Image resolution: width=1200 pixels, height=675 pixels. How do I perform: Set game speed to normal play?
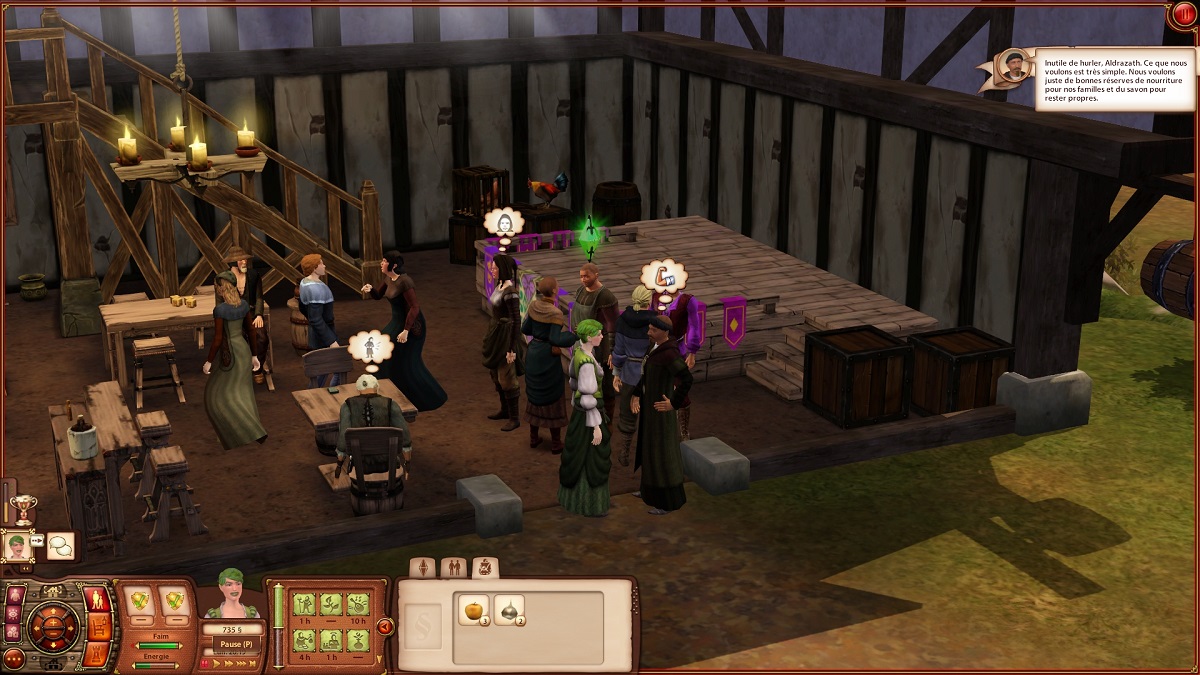[x=215, y=662]
